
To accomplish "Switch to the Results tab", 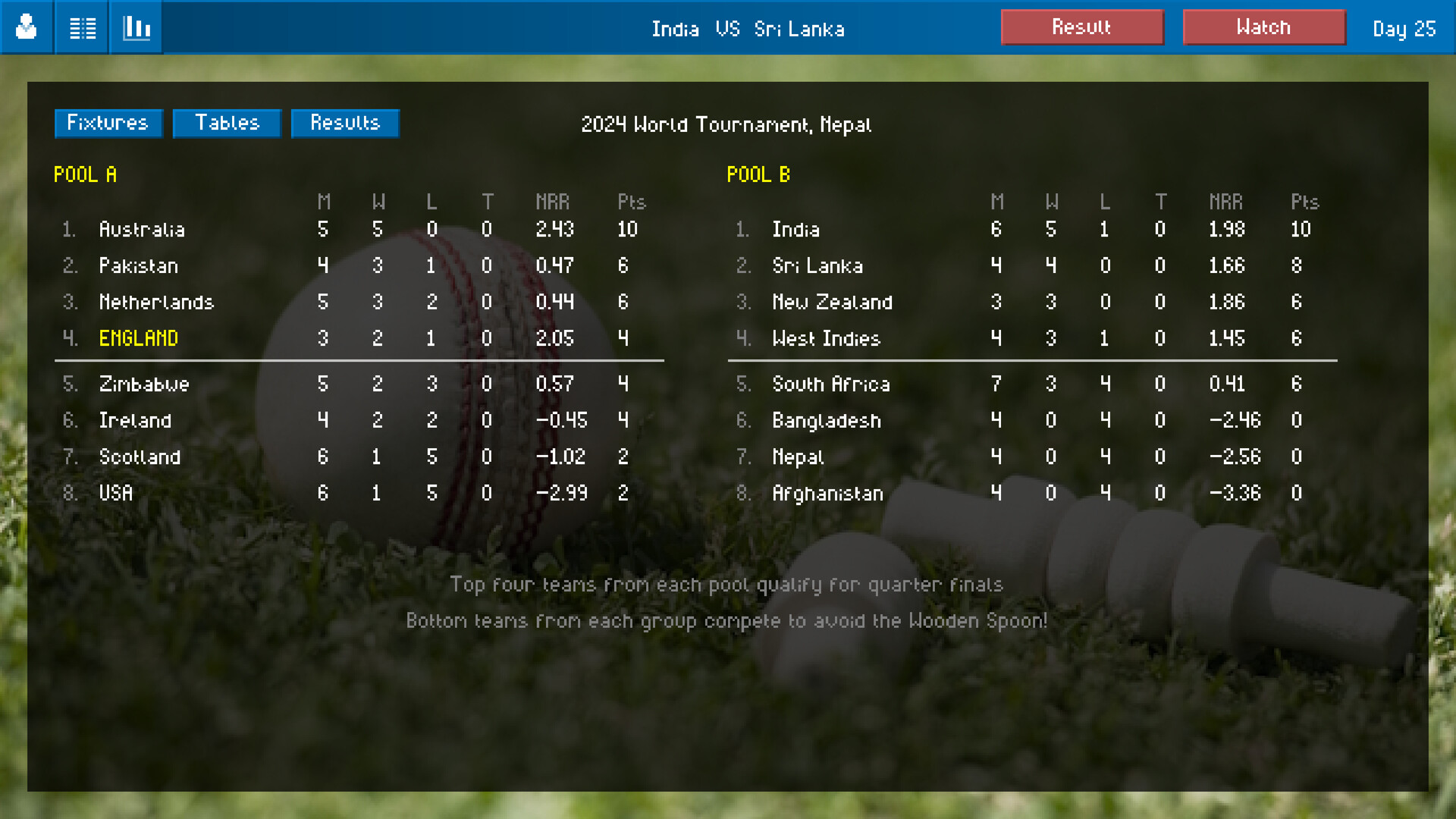I will point(345,123).
